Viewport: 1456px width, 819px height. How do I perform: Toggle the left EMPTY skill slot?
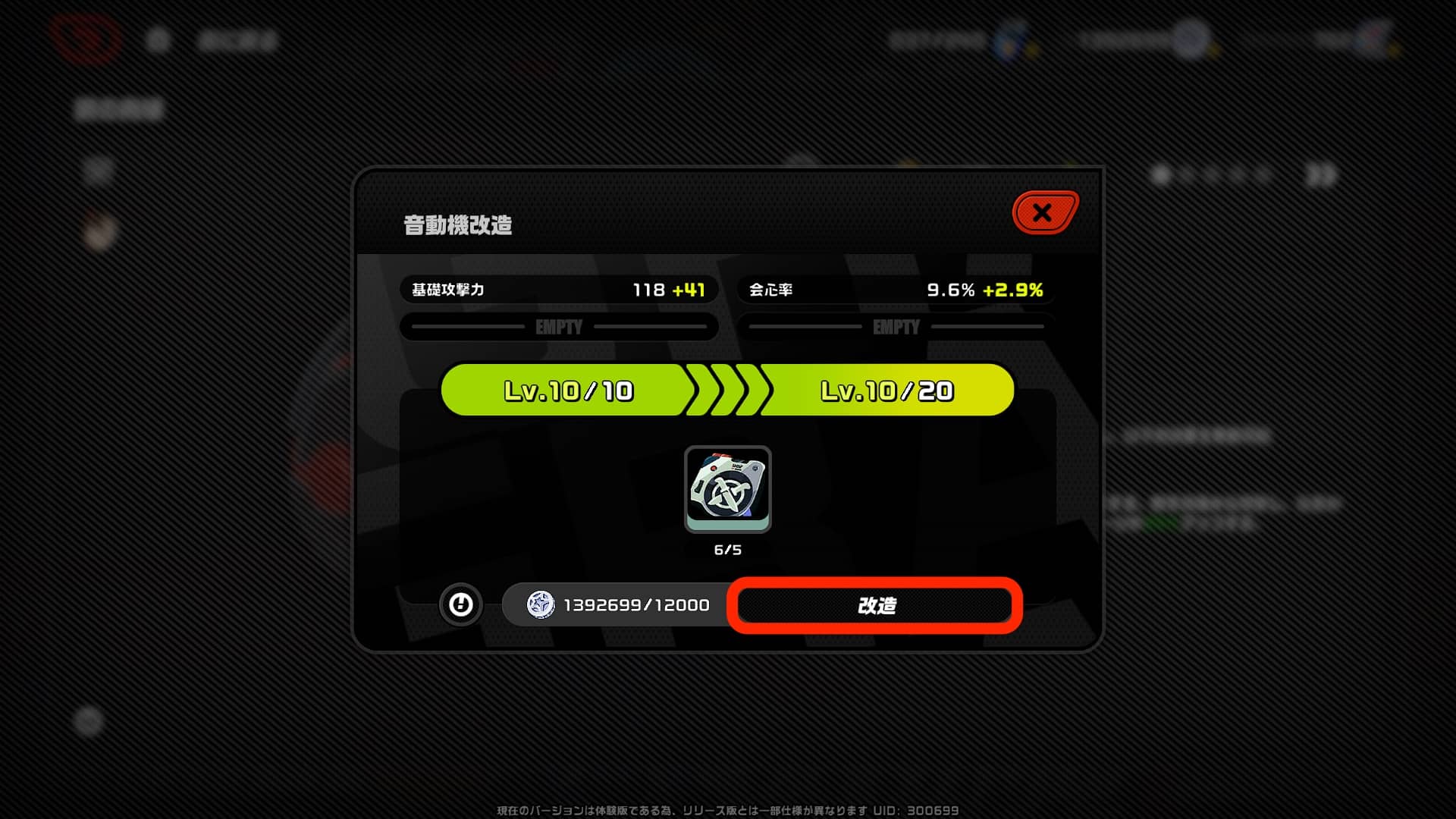[x=560, y=327]
